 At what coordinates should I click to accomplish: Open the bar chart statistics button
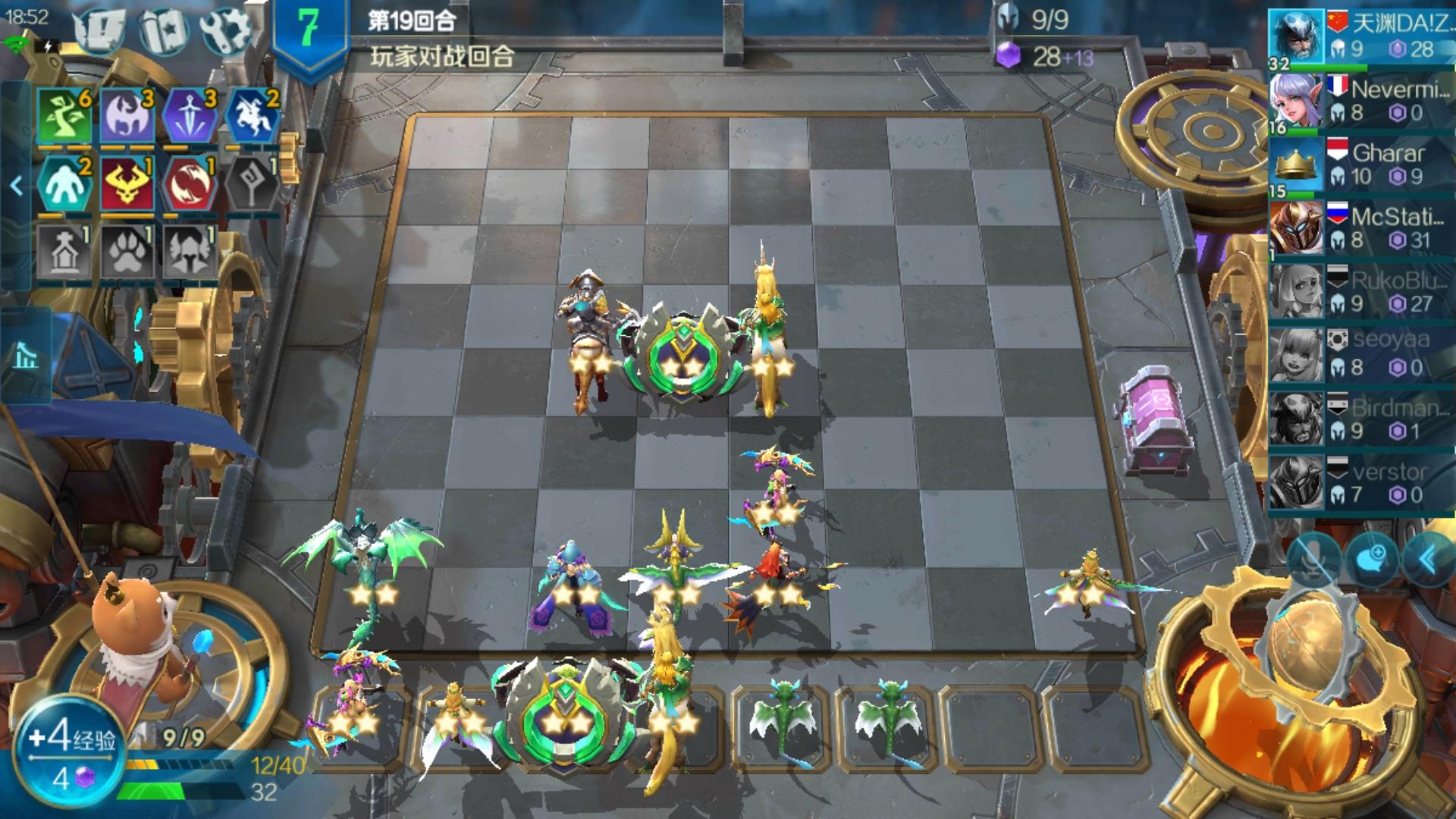25,356
